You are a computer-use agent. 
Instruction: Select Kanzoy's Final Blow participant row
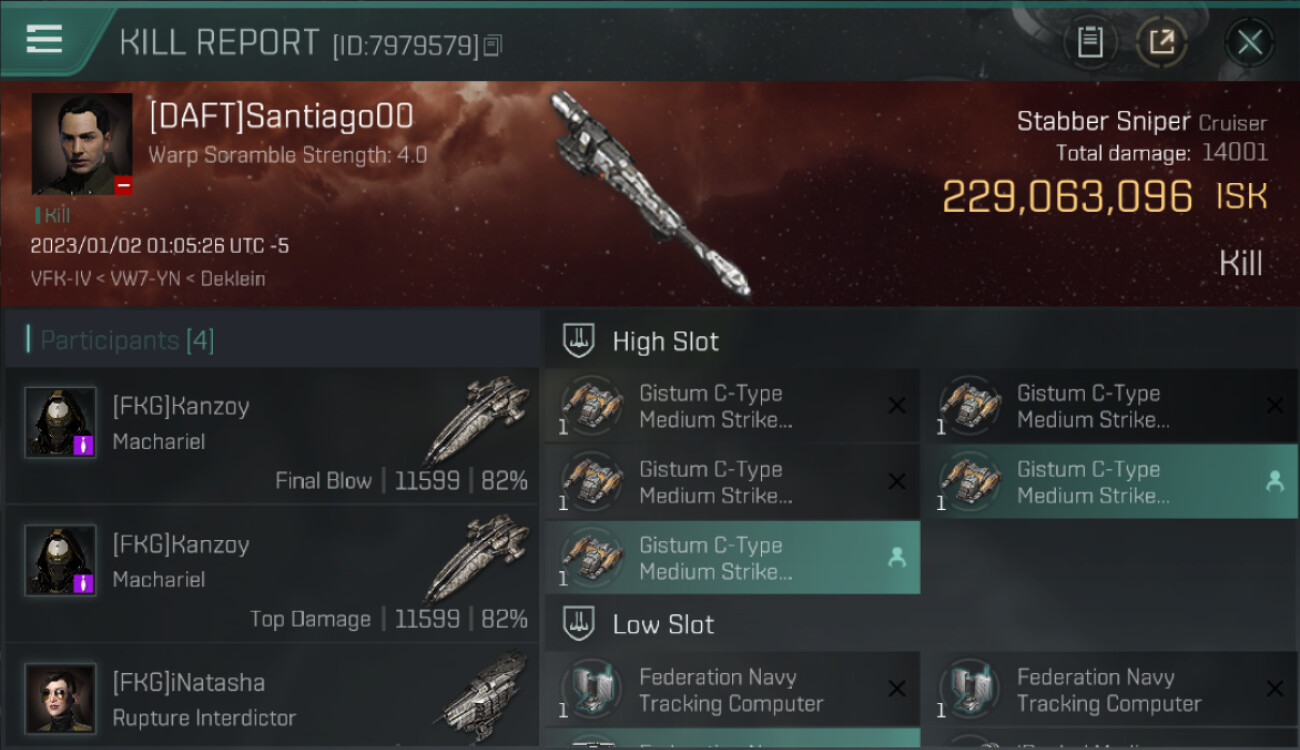point(272,436)
